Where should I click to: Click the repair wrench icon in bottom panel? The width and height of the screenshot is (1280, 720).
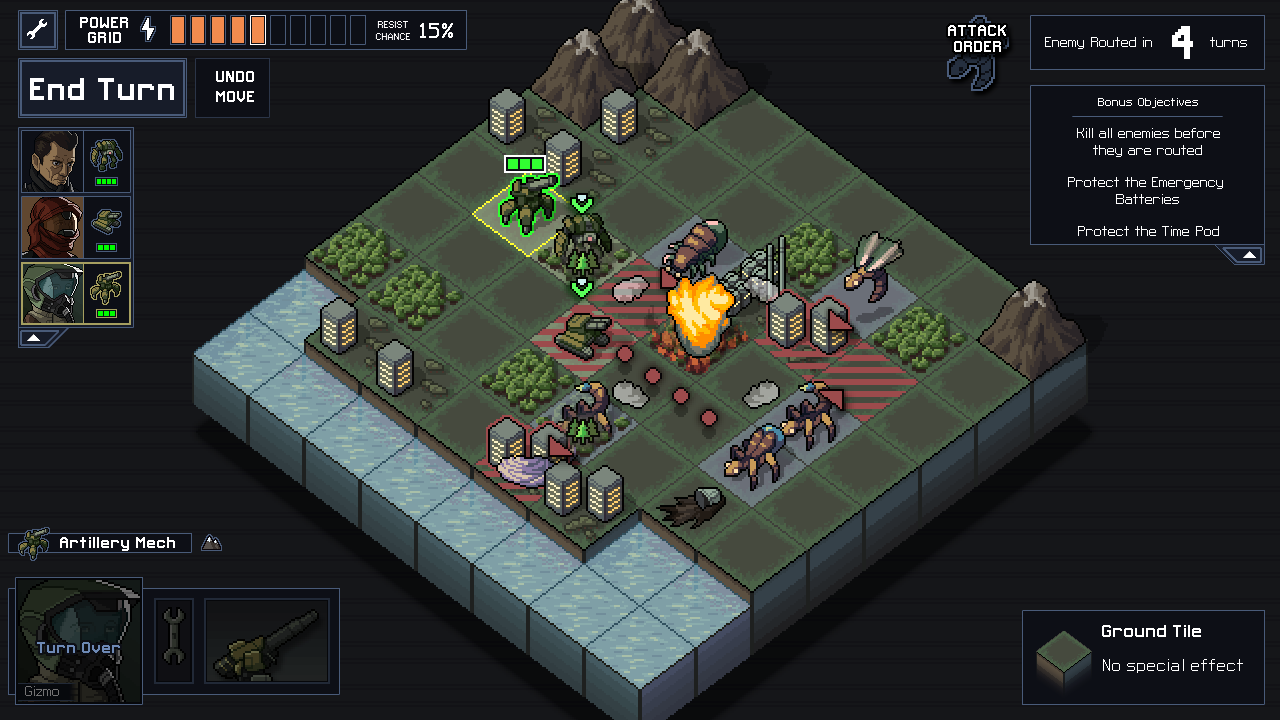click(x=173, y=641)
